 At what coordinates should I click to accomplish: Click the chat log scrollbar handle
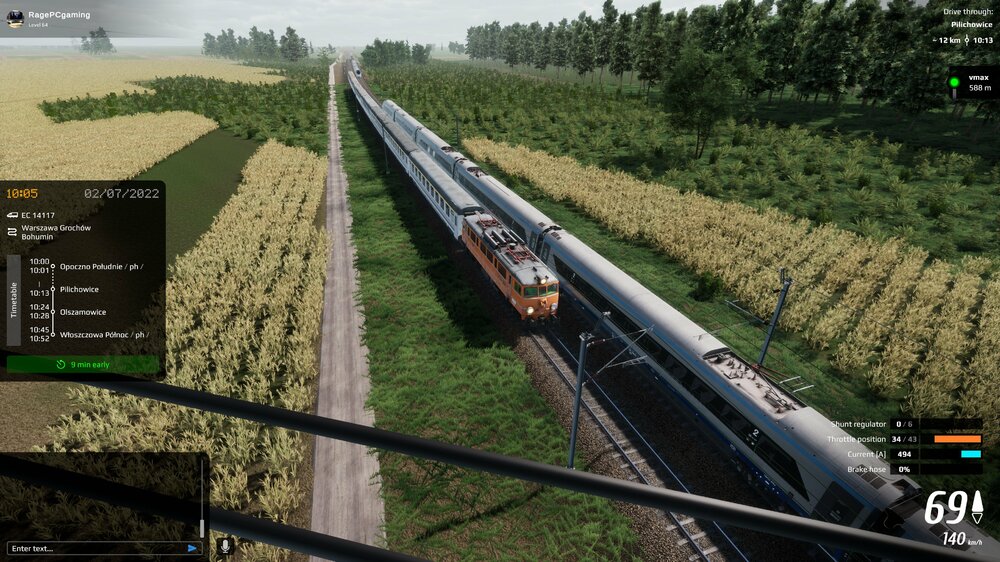point(202,527)
